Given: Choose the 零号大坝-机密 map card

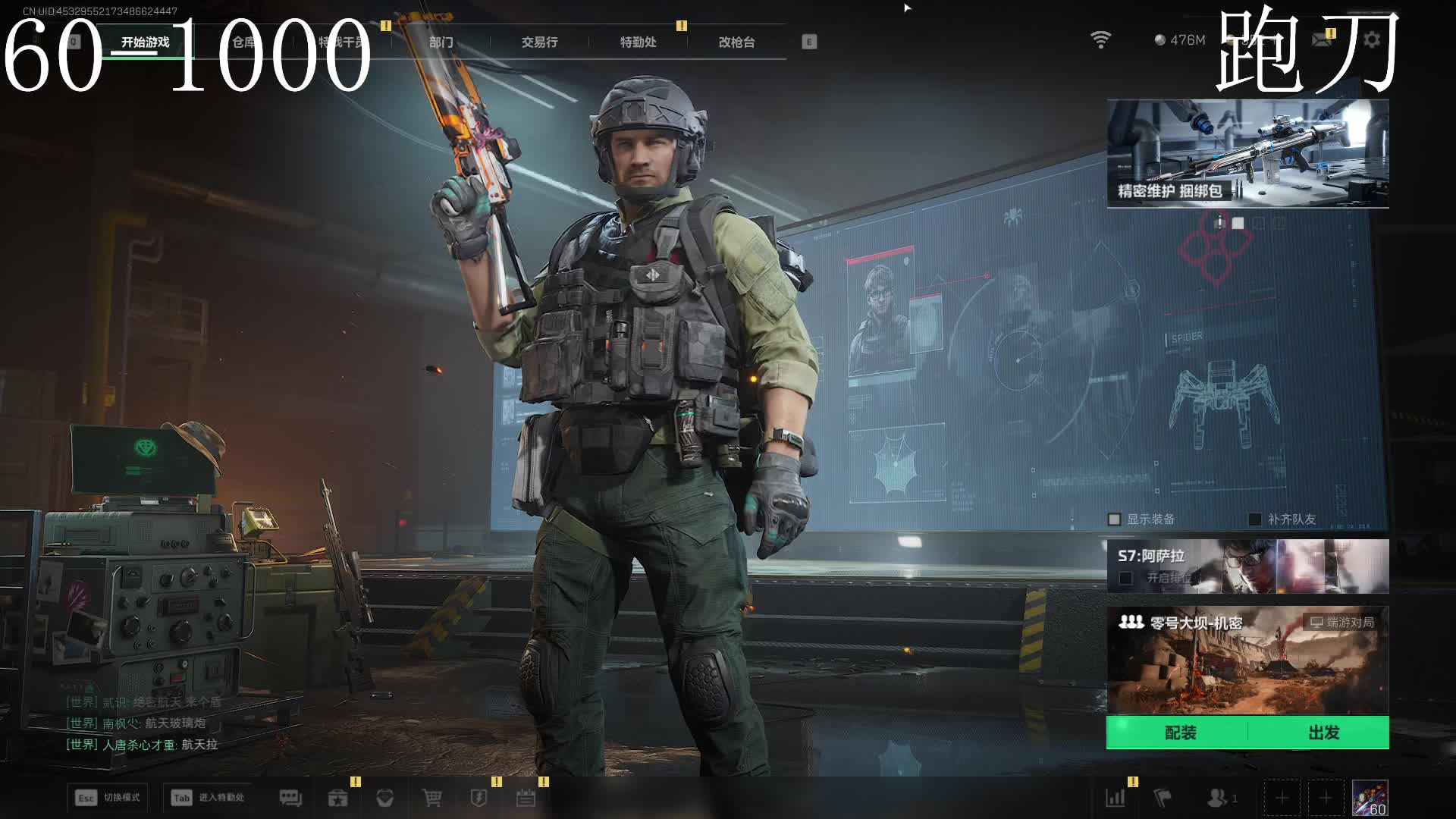Looking at the screenshot, I should pyautogui.click(x=1247, y=660).
